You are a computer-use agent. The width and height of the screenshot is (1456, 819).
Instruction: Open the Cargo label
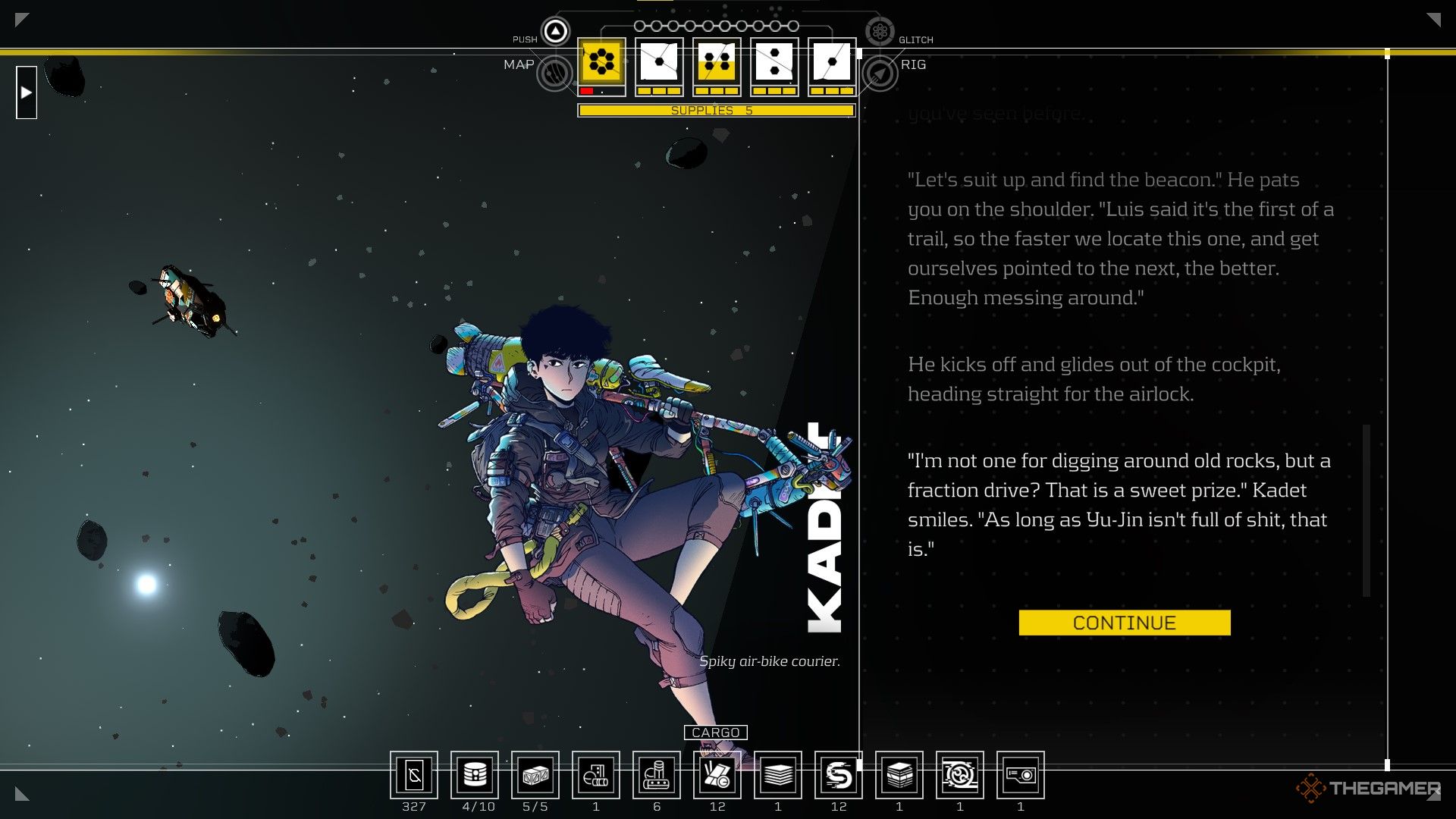point(715,733)
